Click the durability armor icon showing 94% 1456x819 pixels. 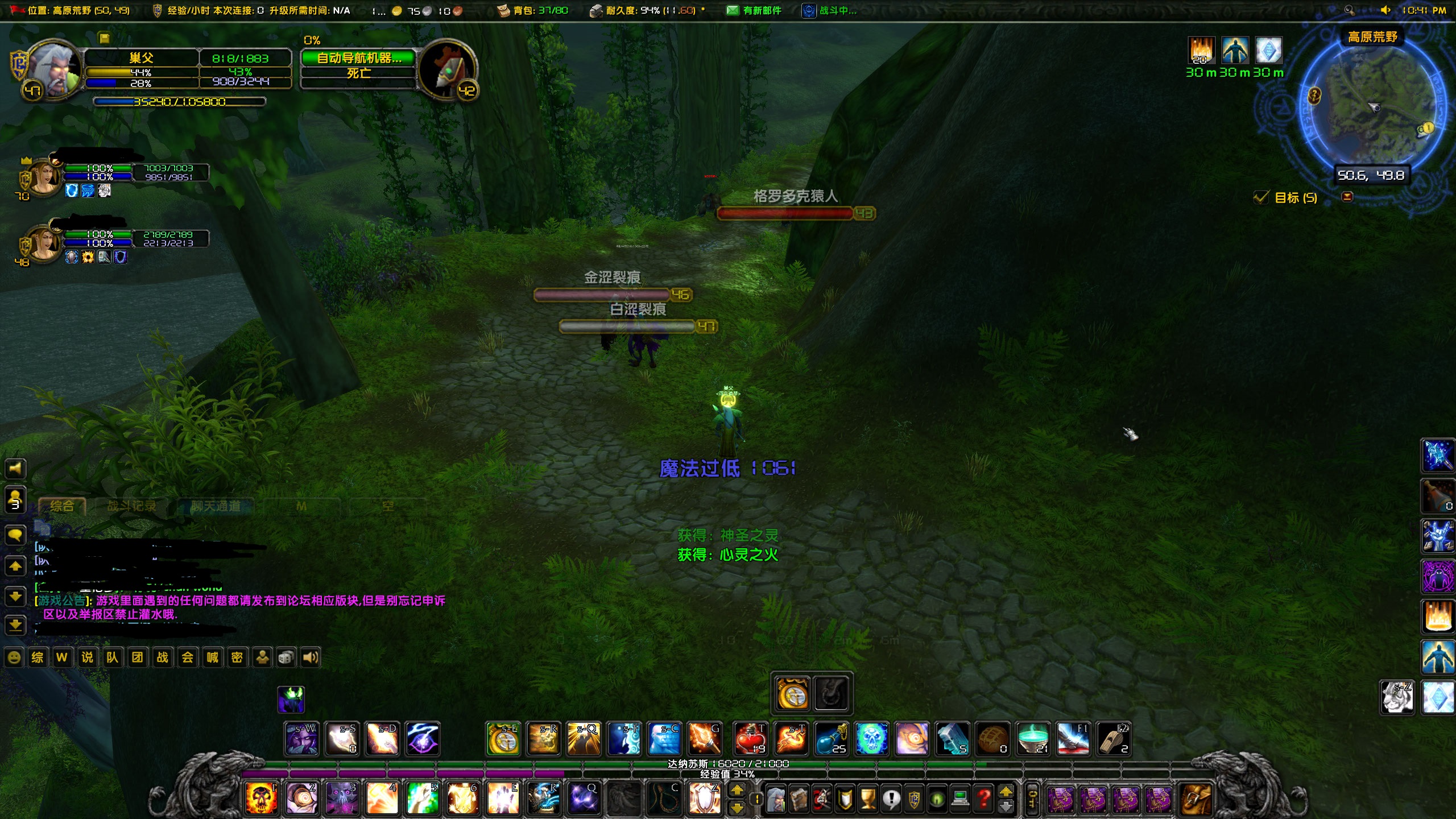[x=597, y=10]
